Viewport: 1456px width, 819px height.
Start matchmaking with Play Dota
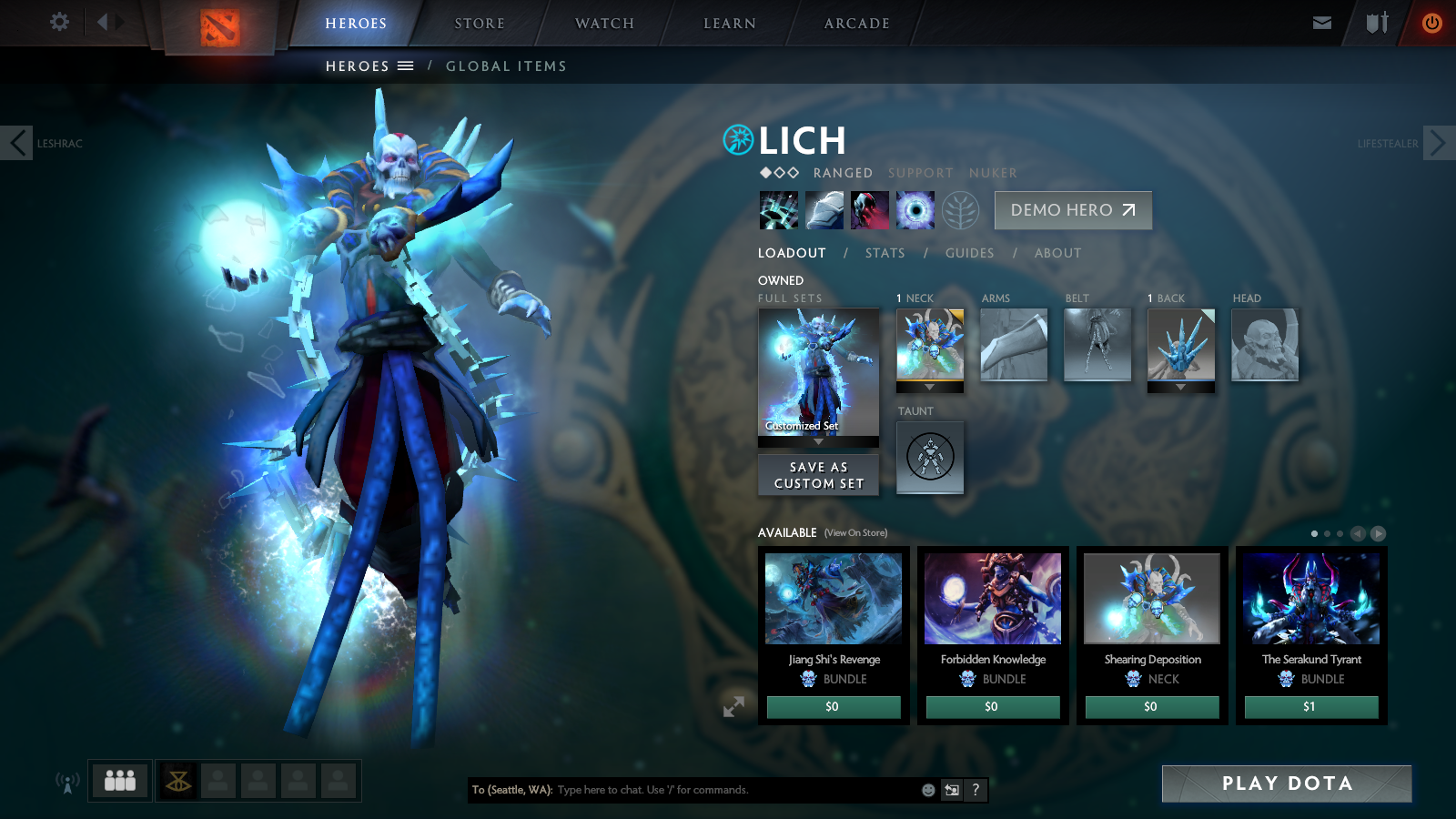click(x=1286, y=784)
